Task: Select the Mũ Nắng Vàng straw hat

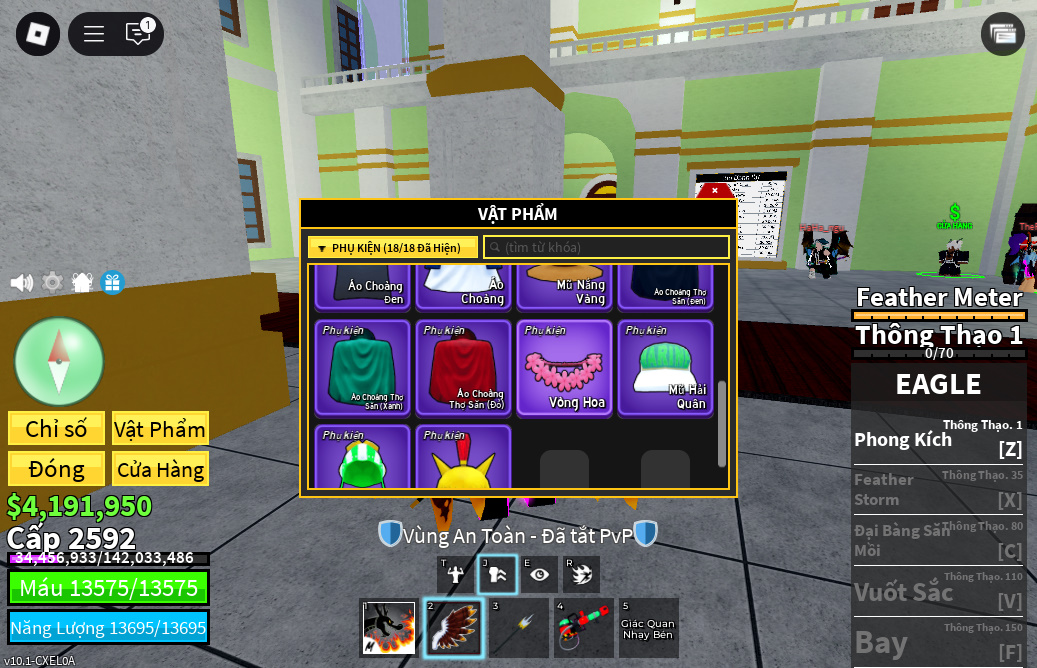Action: (564, 286)
